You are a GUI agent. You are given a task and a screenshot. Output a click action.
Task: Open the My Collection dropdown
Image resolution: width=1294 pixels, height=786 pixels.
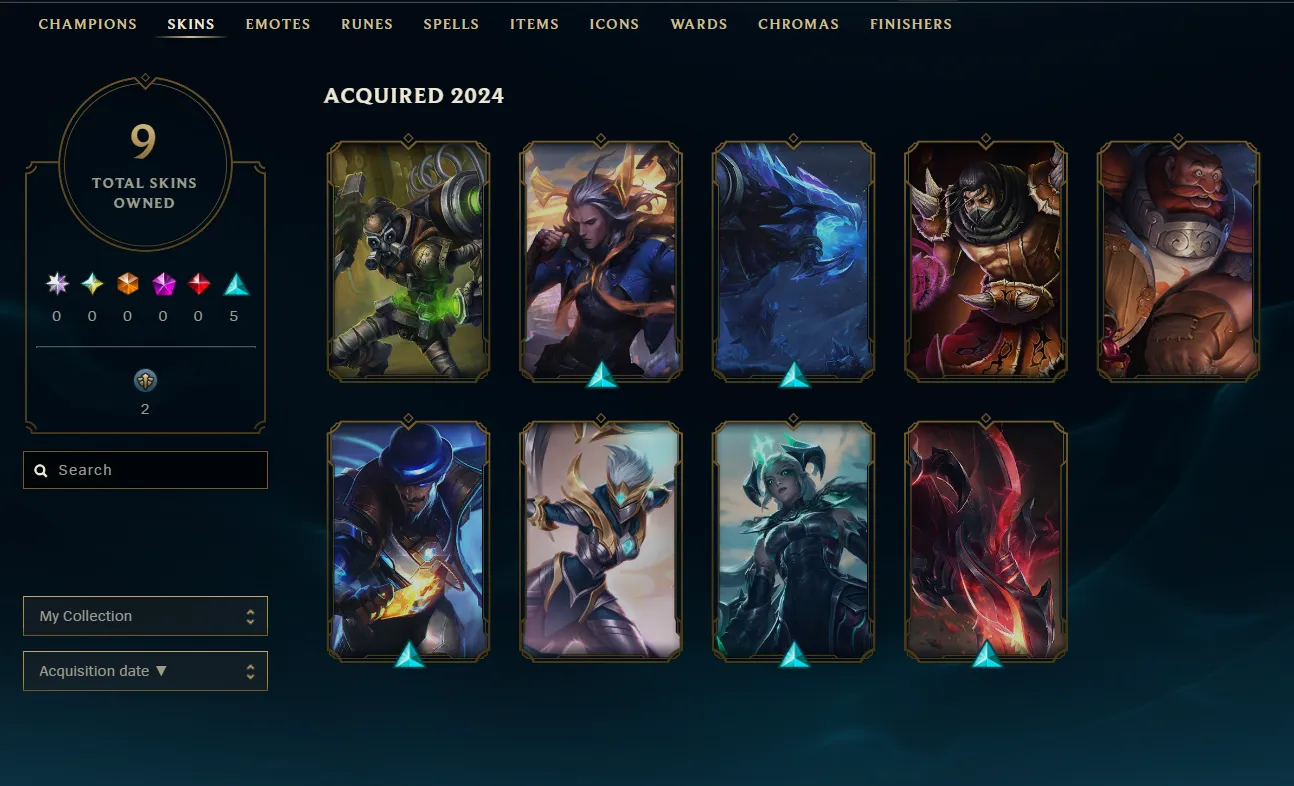(x=145, y=616)
